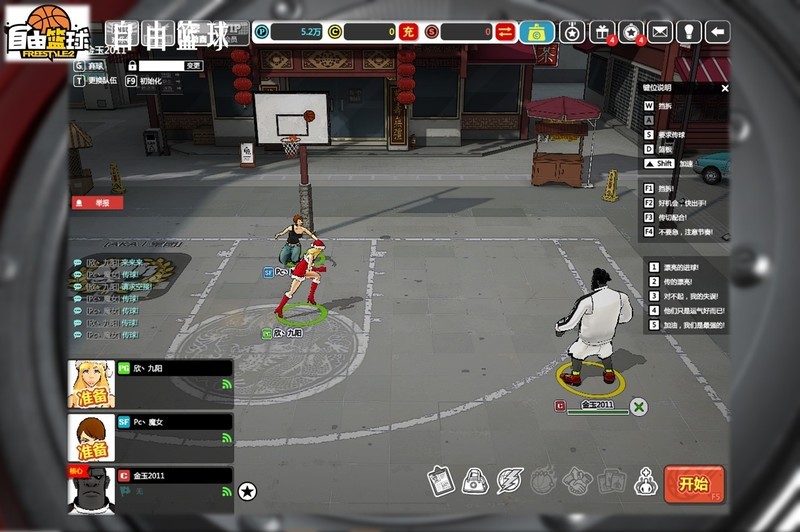Click the lightning bolt icon
The height and width of the screenshot is (532, 800).
coord(510,481)
